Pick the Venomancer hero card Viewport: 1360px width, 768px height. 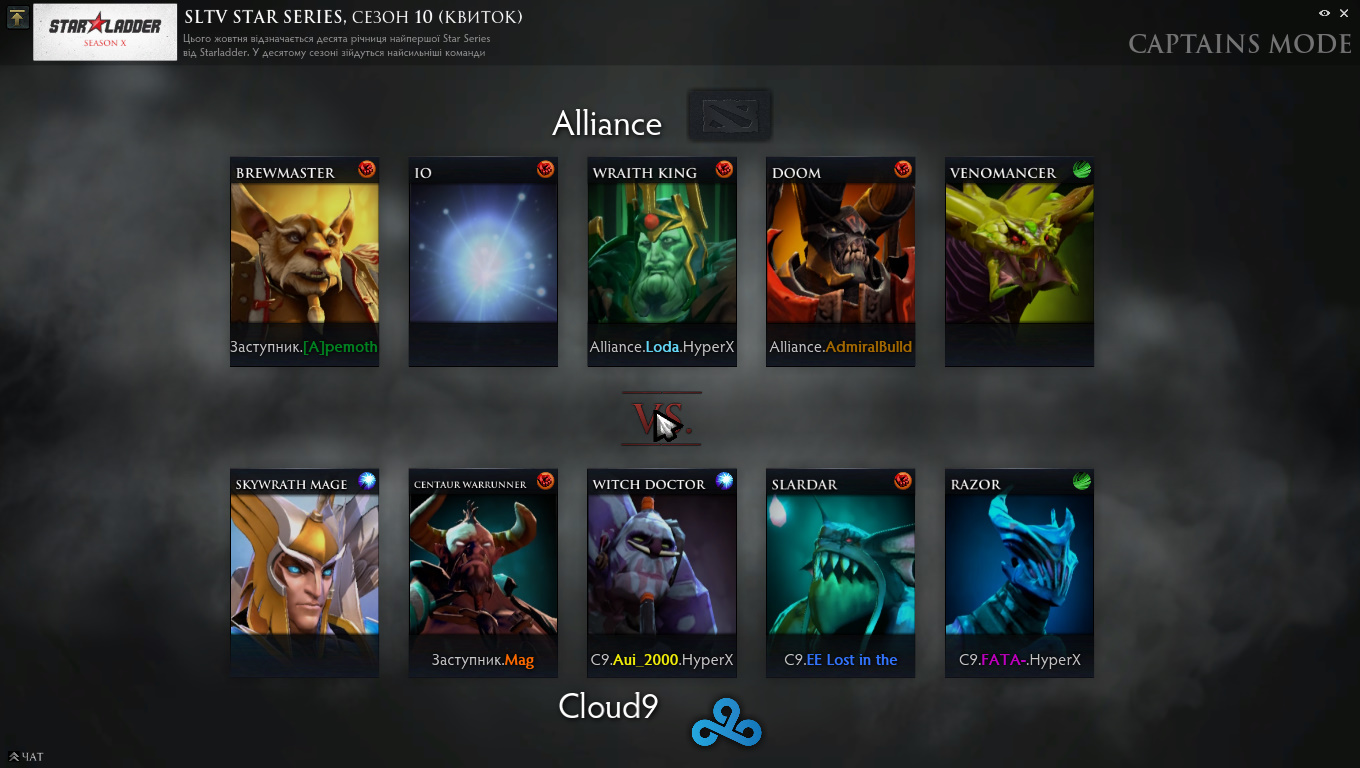coord(1019,262)
